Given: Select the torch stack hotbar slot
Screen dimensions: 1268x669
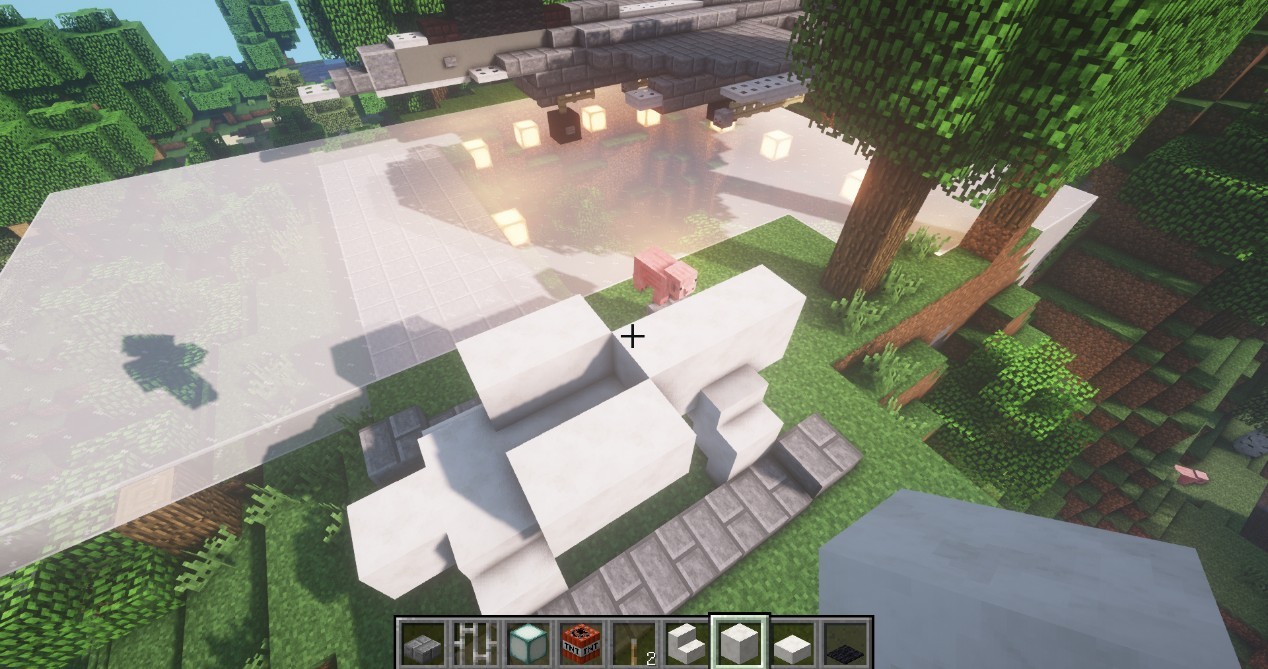Looking at the screenshot, I should (x=633, y=643).
